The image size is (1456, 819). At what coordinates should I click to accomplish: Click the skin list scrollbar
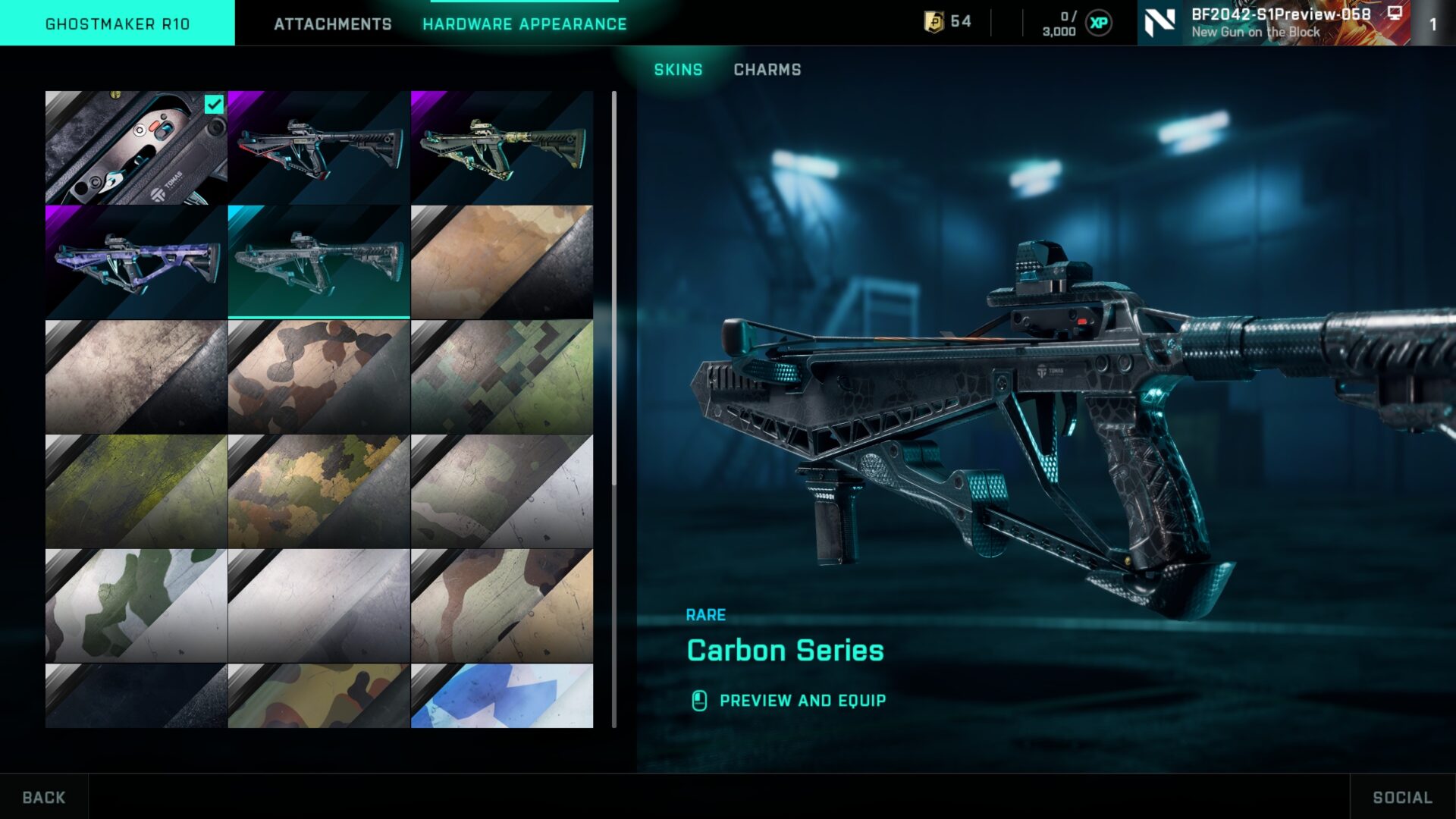[613, 288]
